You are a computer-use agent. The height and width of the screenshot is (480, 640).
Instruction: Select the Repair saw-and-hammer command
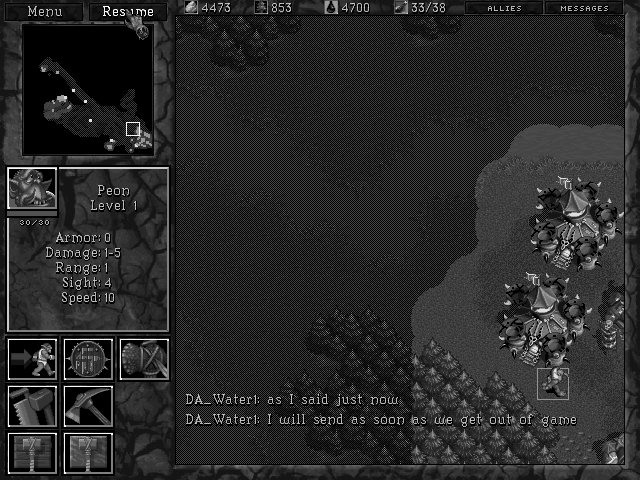click(32, 406)
